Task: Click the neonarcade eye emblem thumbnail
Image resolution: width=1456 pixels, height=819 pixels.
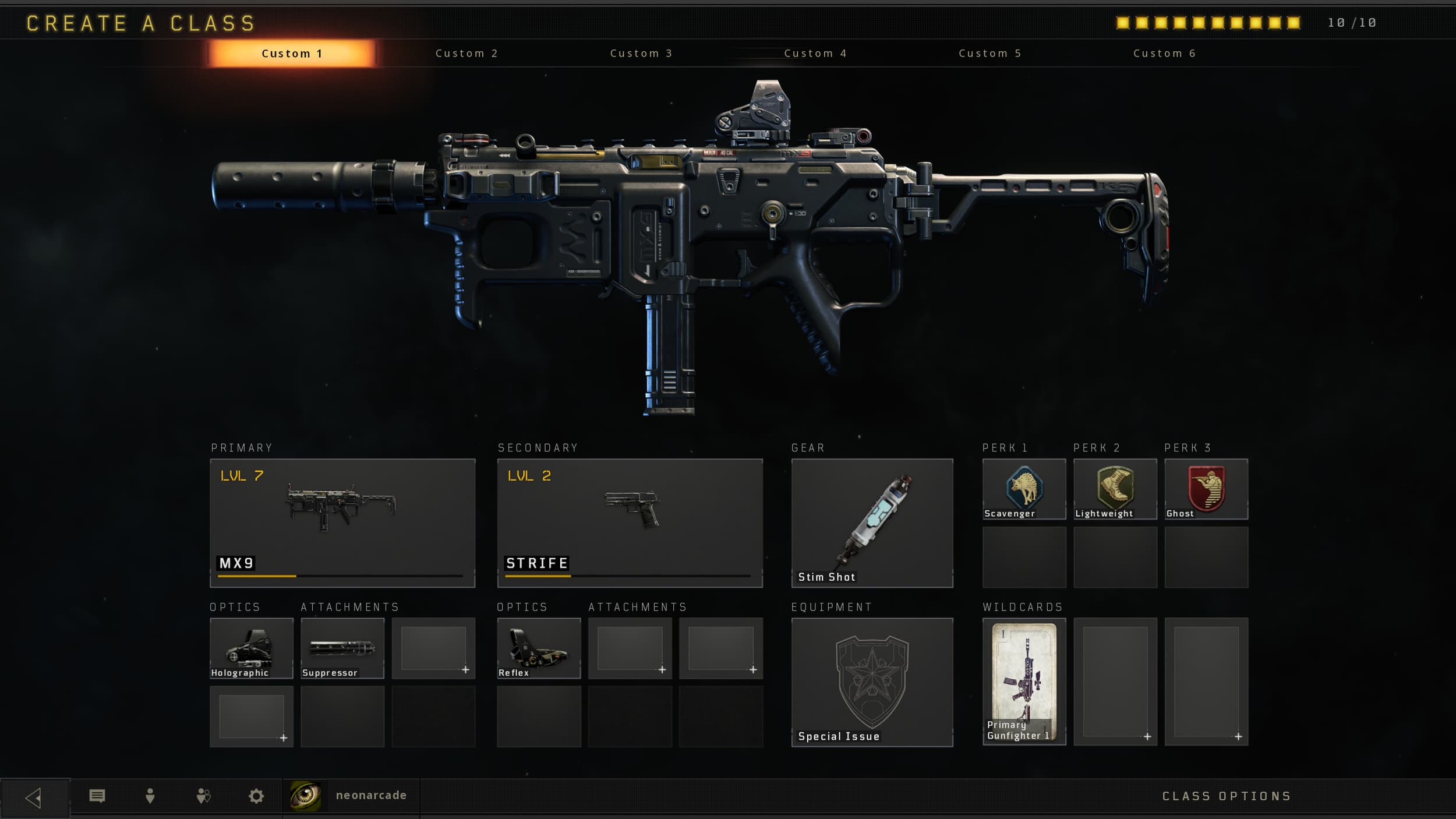Action: (305, 795)
